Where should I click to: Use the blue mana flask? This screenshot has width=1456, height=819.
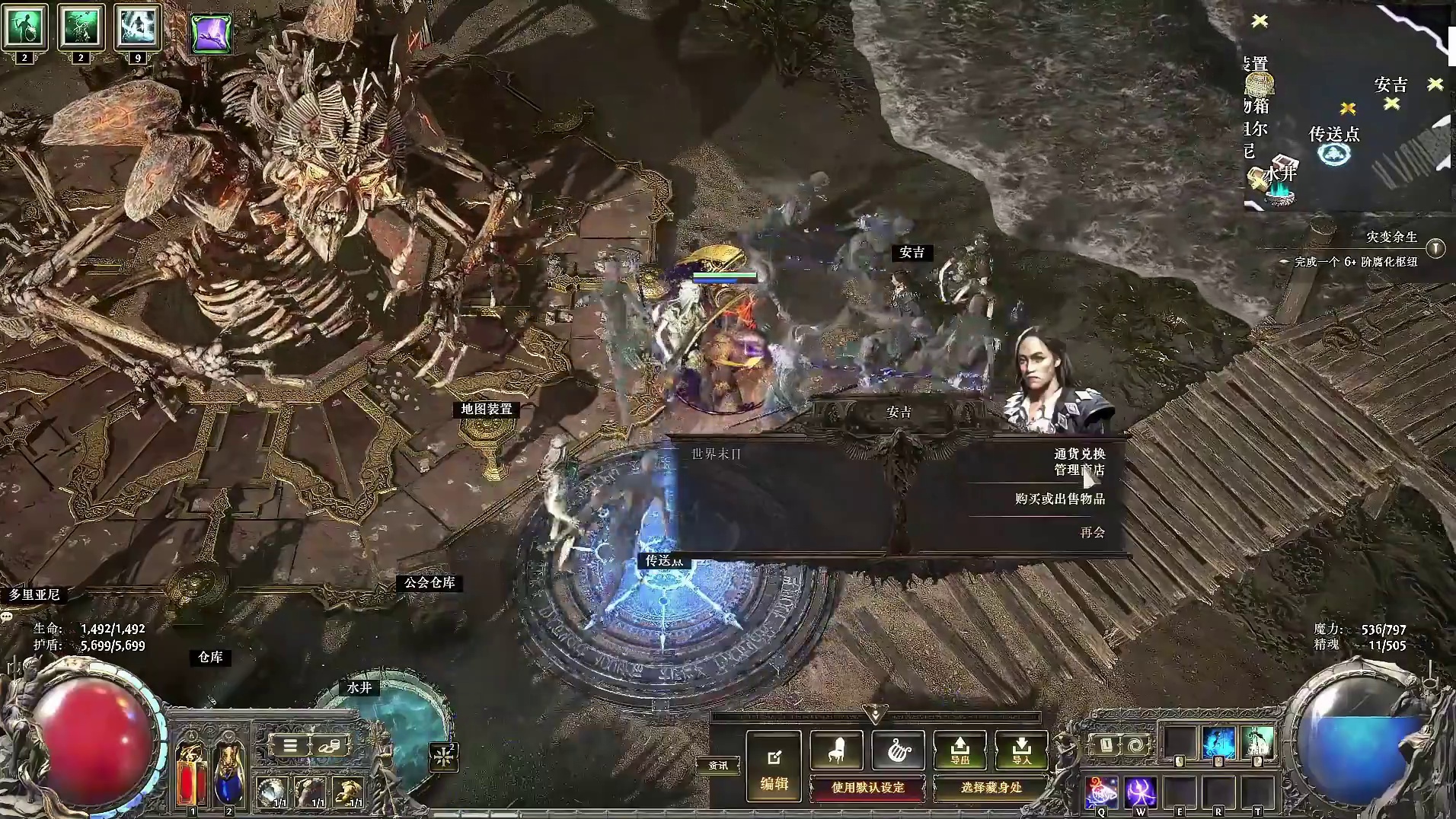click(x=228, y=773)
